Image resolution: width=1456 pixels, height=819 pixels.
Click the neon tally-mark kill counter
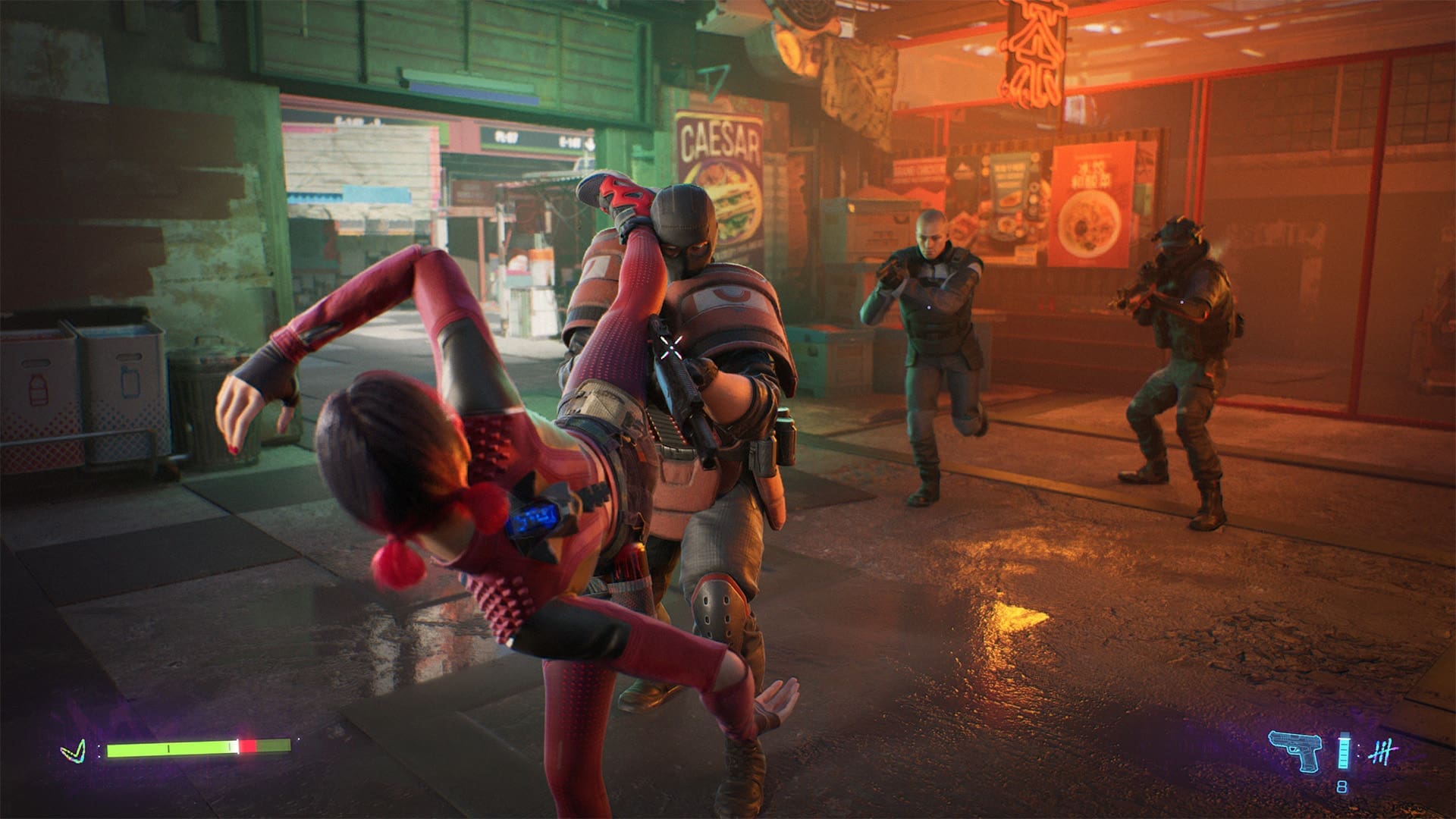(1385, 751)
